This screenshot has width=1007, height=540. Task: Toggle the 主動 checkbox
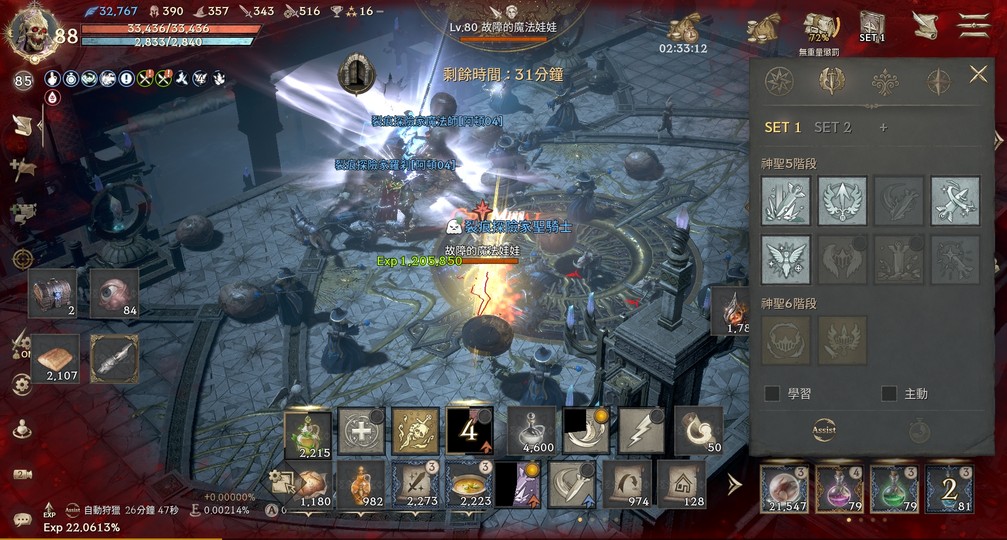click(x=889, y=394)
